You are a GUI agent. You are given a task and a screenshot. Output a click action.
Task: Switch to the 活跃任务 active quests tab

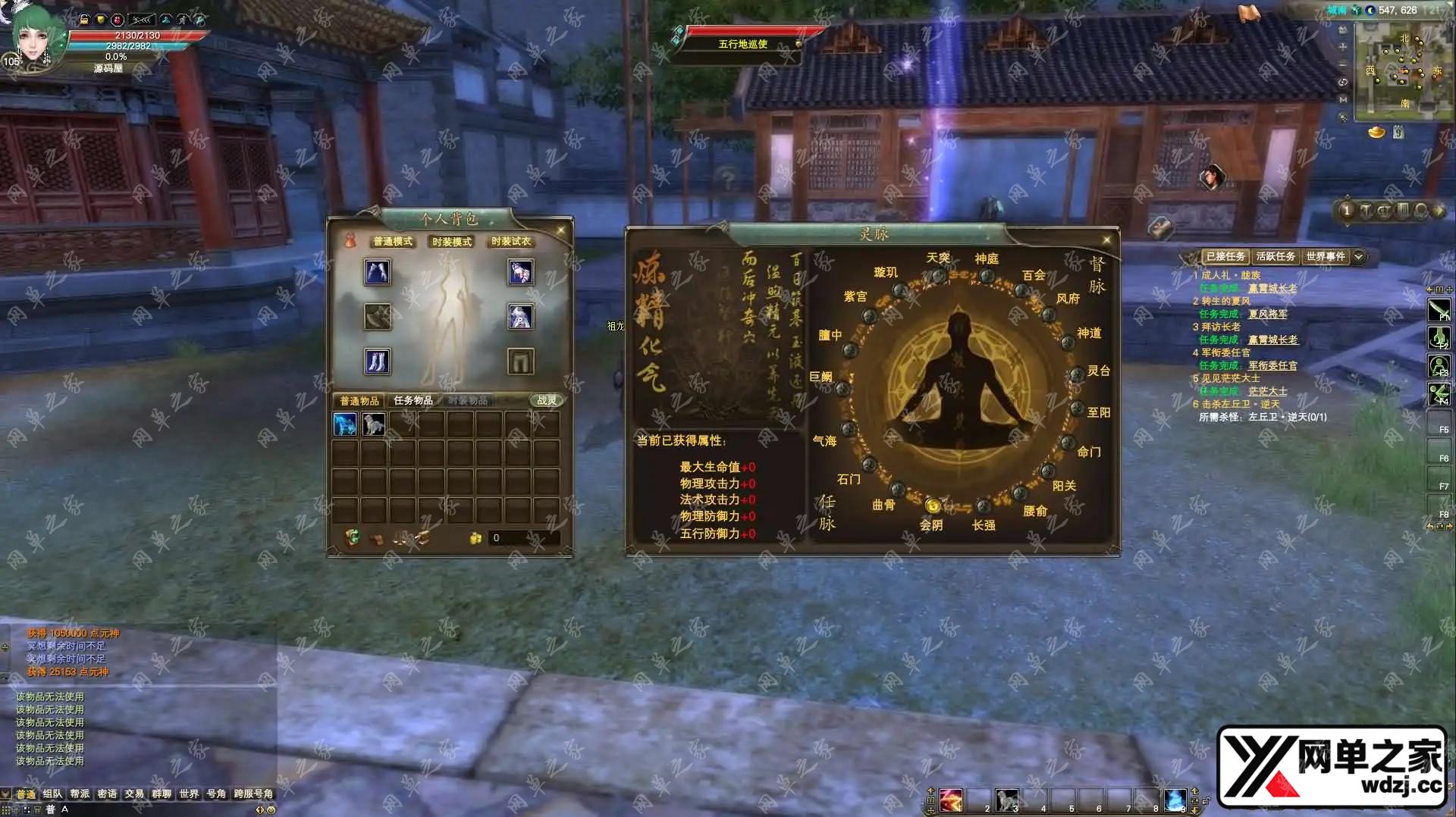[1276, 257]
